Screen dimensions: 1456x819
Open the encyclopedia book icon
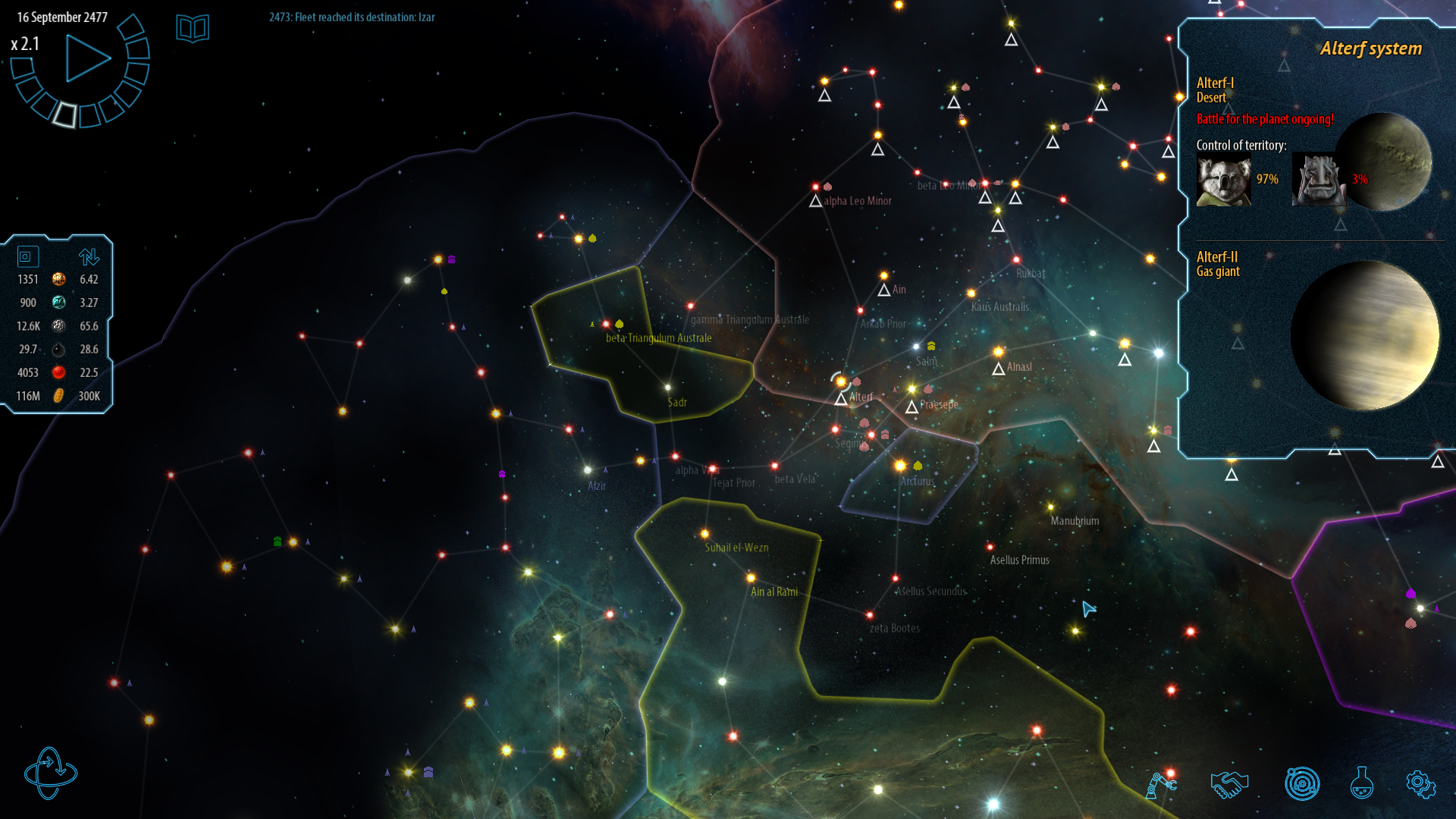click(193, 27)
